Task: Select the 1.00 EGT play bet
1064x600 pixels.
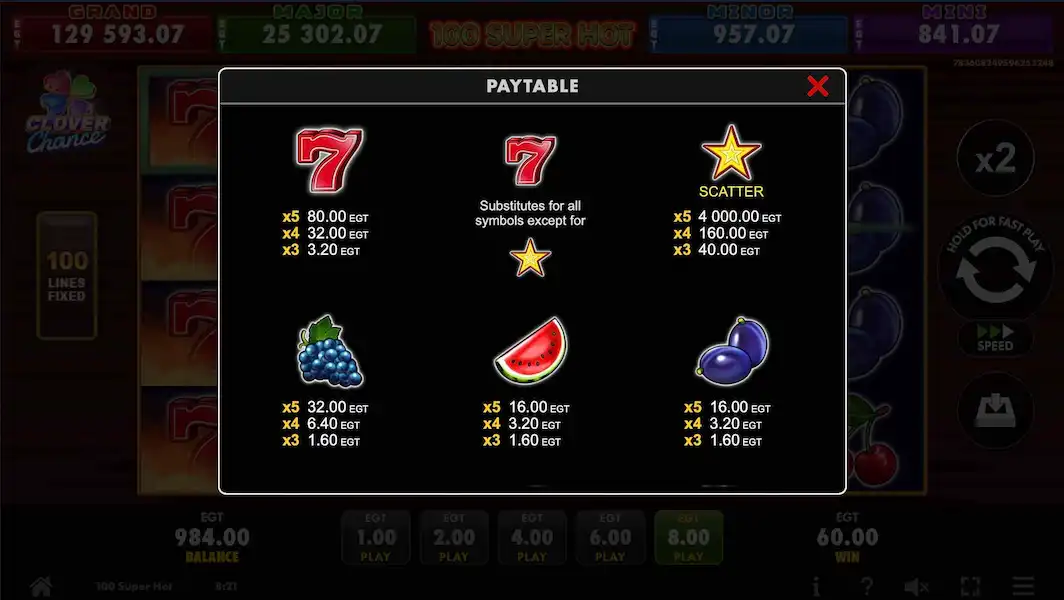Action: [x=375, y=538]
